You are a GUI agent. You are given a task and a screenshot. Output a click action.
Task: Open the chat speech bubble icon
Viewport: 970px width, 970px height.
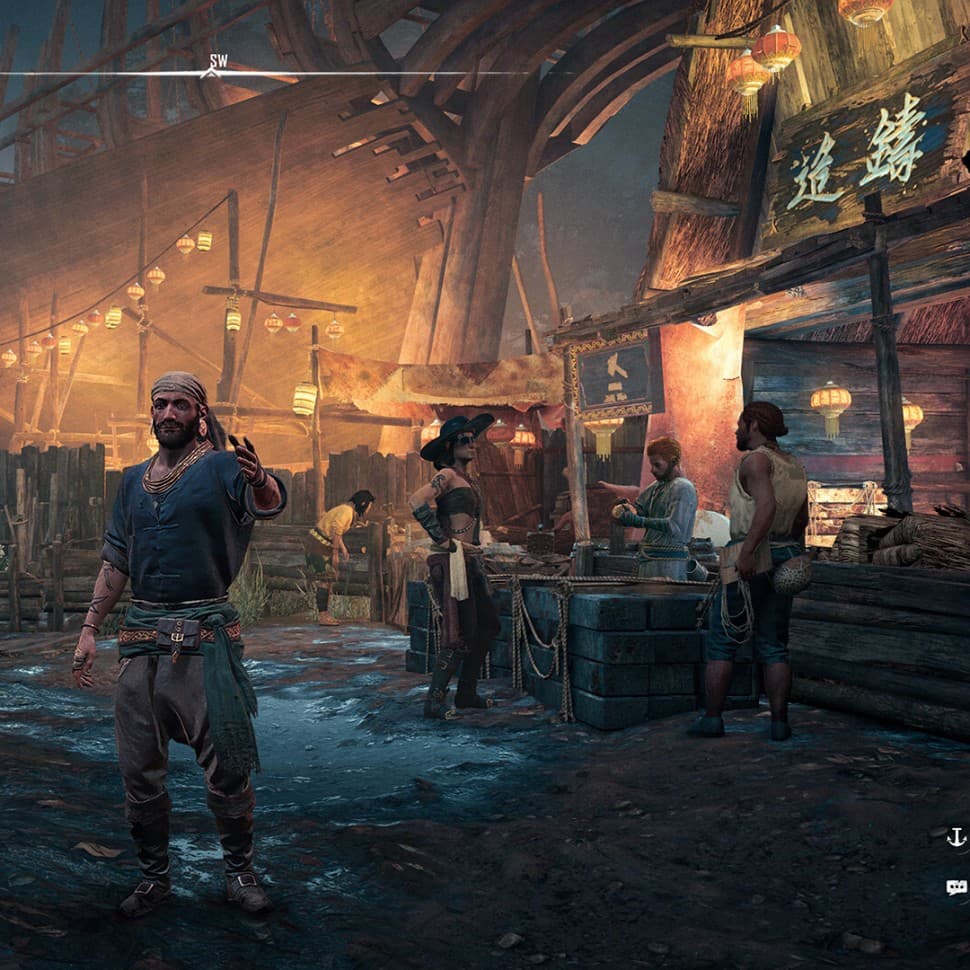click(x=956, y=886)
